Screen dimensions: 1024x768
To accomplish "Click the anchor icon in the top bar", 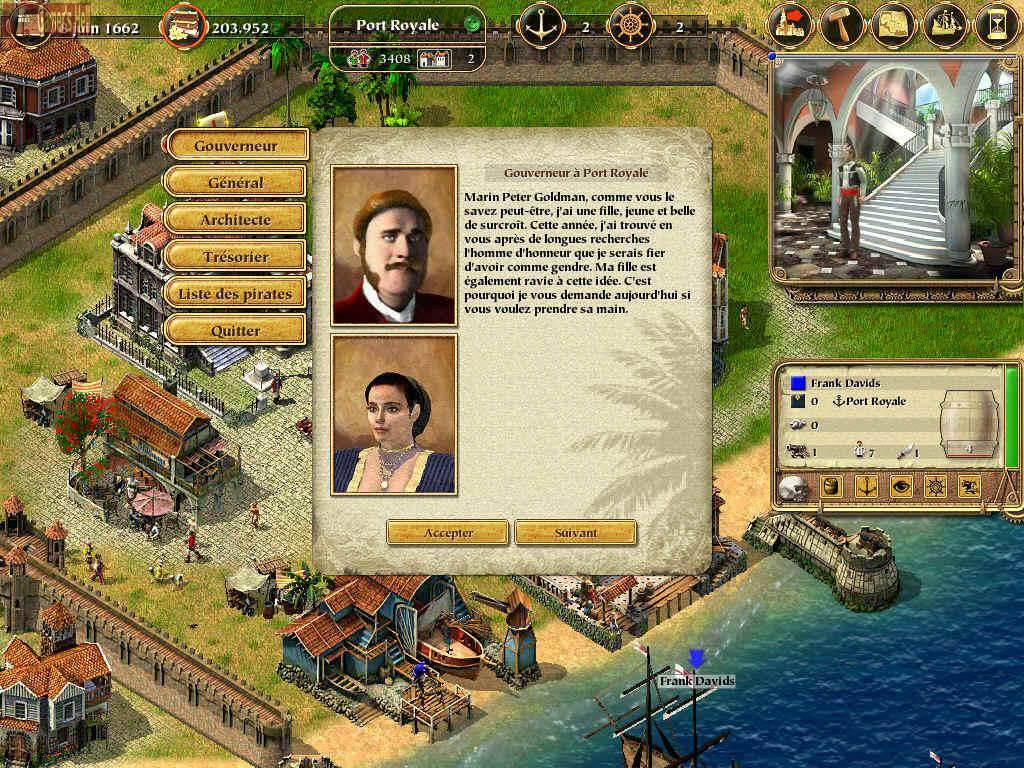I will [541, 24].
